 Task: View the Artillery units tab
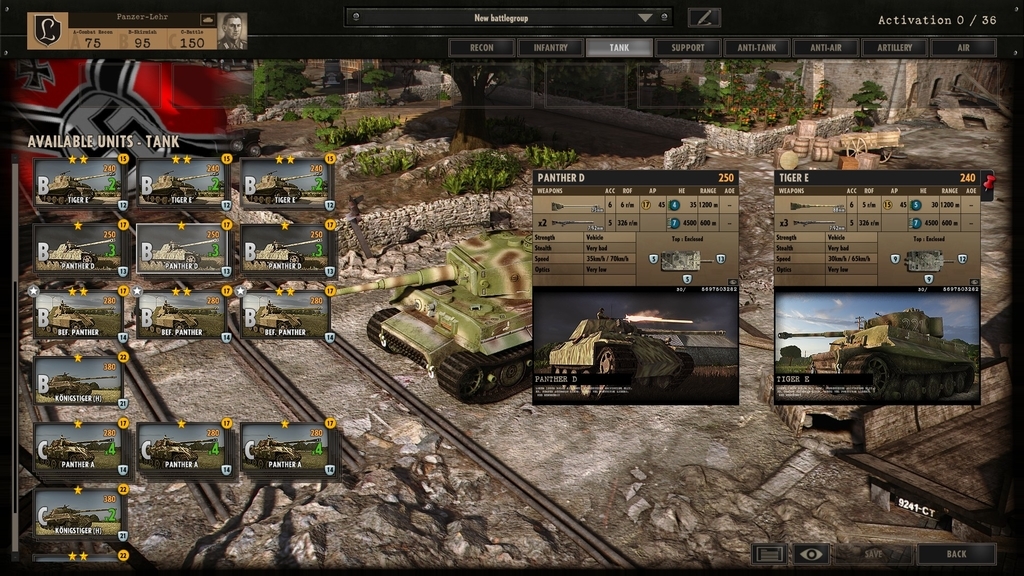tap(895, 47)
